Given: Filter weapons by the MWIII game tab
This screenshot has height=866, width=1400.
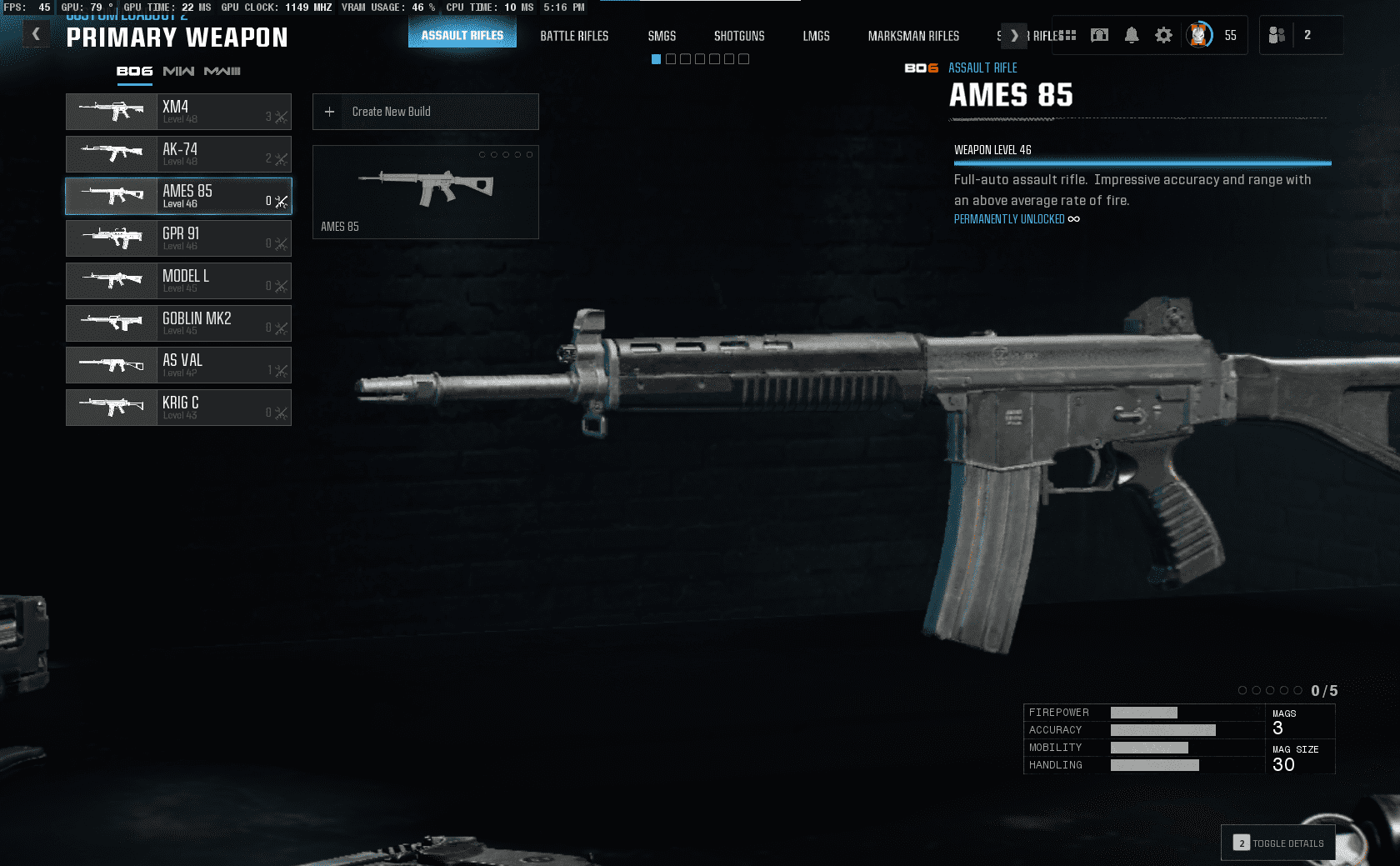Looking at the screenshot, I should tap(222, 72).
